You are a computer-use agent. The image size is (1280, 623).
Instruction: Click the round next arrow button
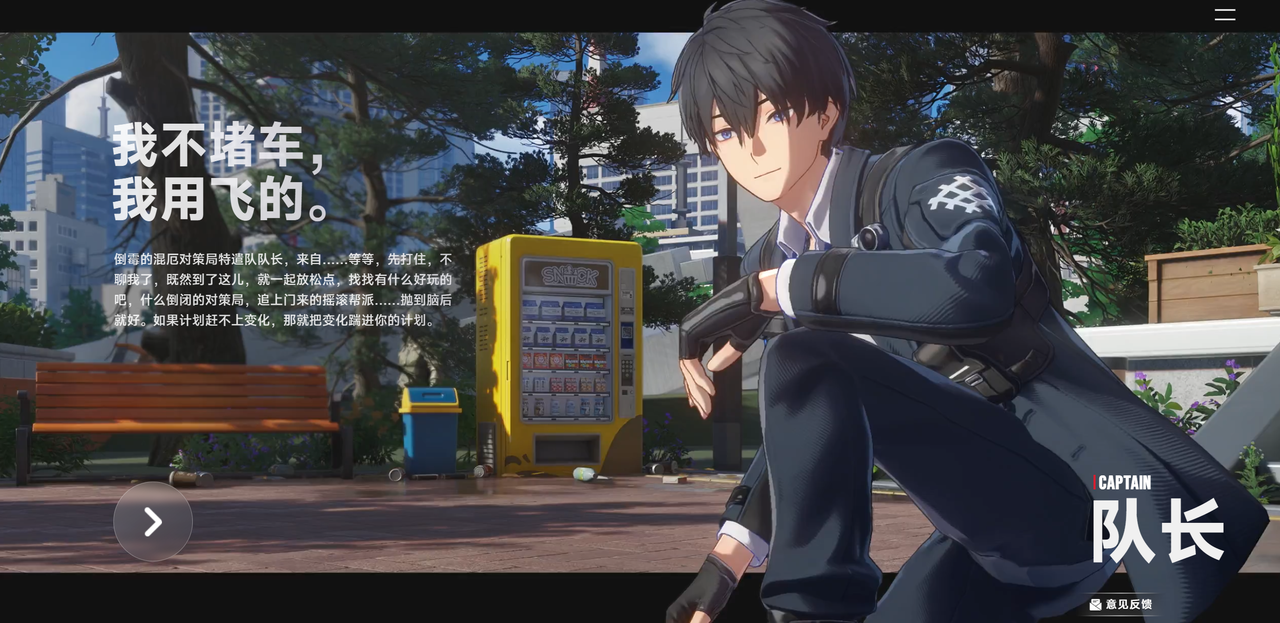pyautogui.click(x=153, y=521)
